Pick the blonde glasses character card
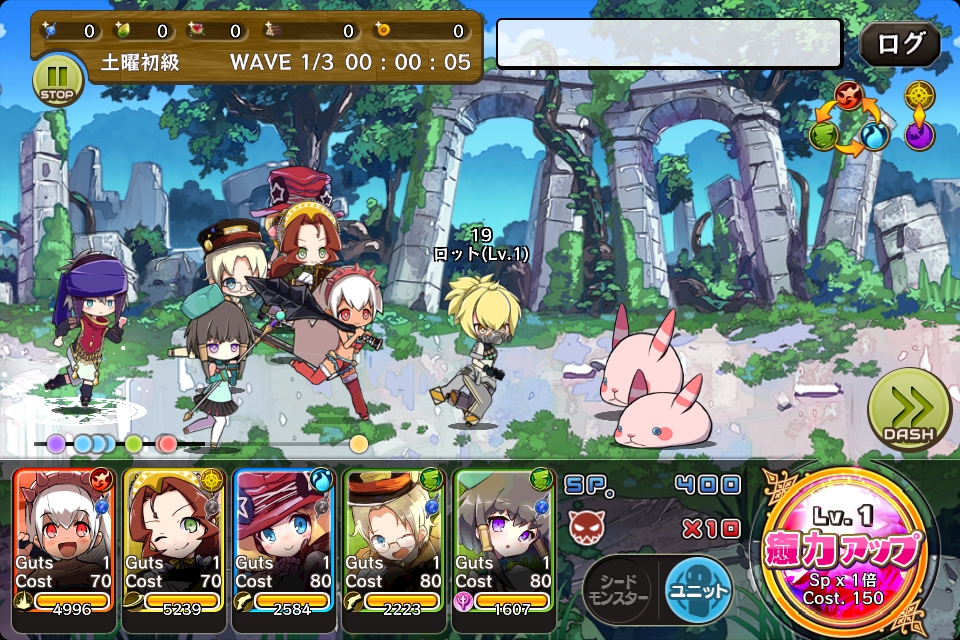 click(x=394, y=538)
